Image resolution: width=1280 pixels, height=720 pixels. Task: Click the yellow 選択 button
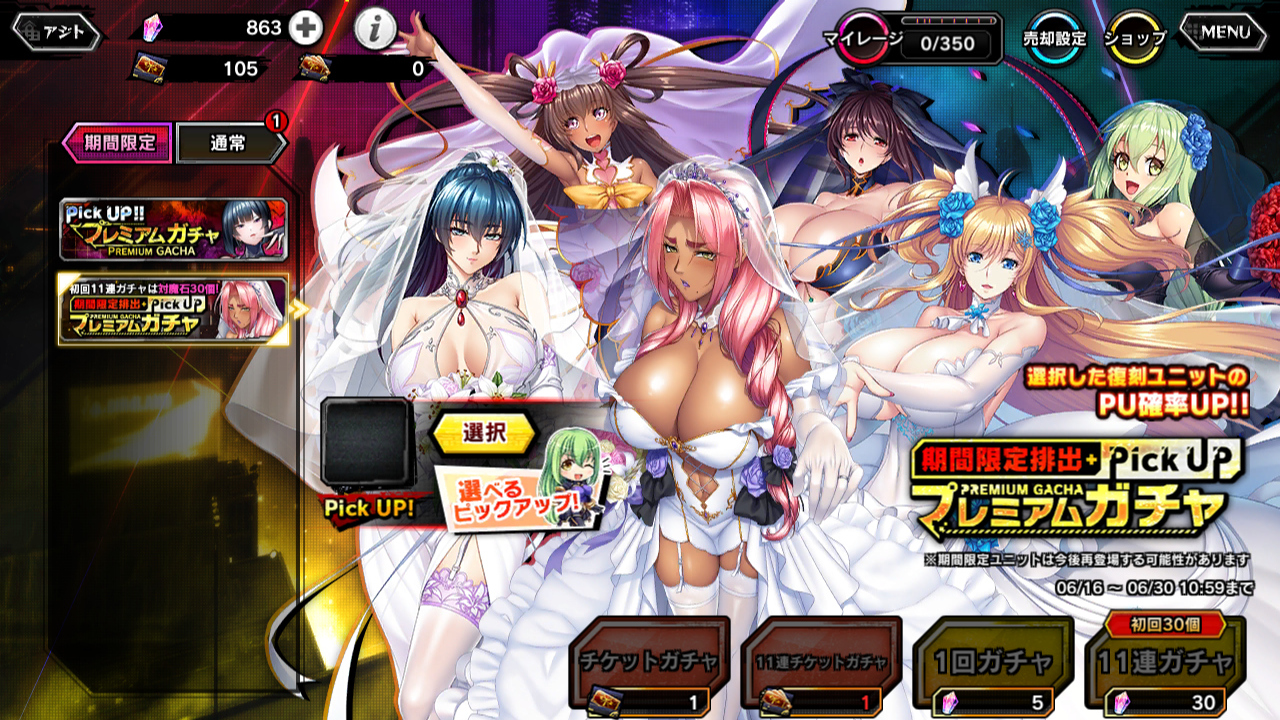pyautogui.click(x=484, y=432)
